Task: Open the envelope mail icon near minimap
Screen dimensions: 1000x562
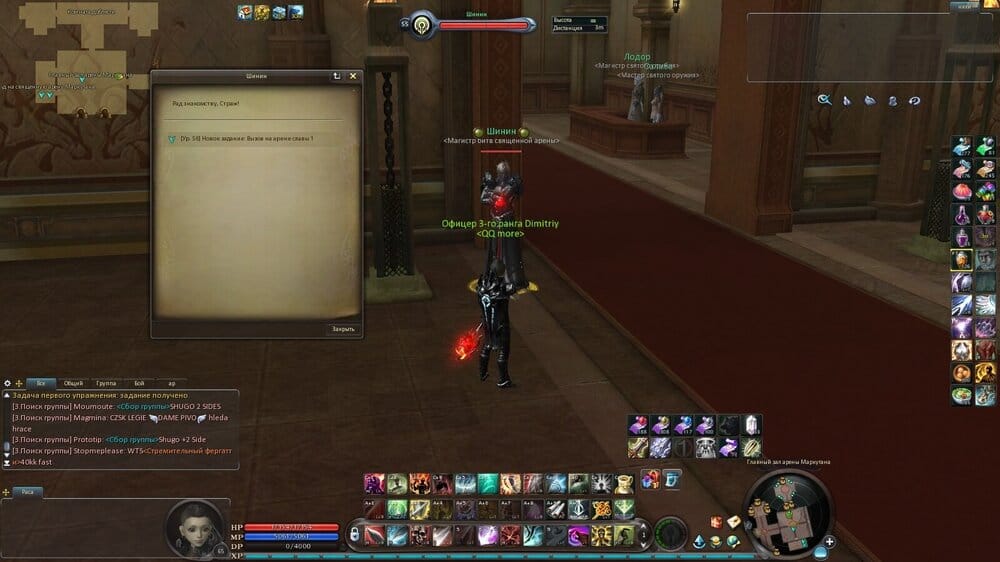Action: (732, 522)
